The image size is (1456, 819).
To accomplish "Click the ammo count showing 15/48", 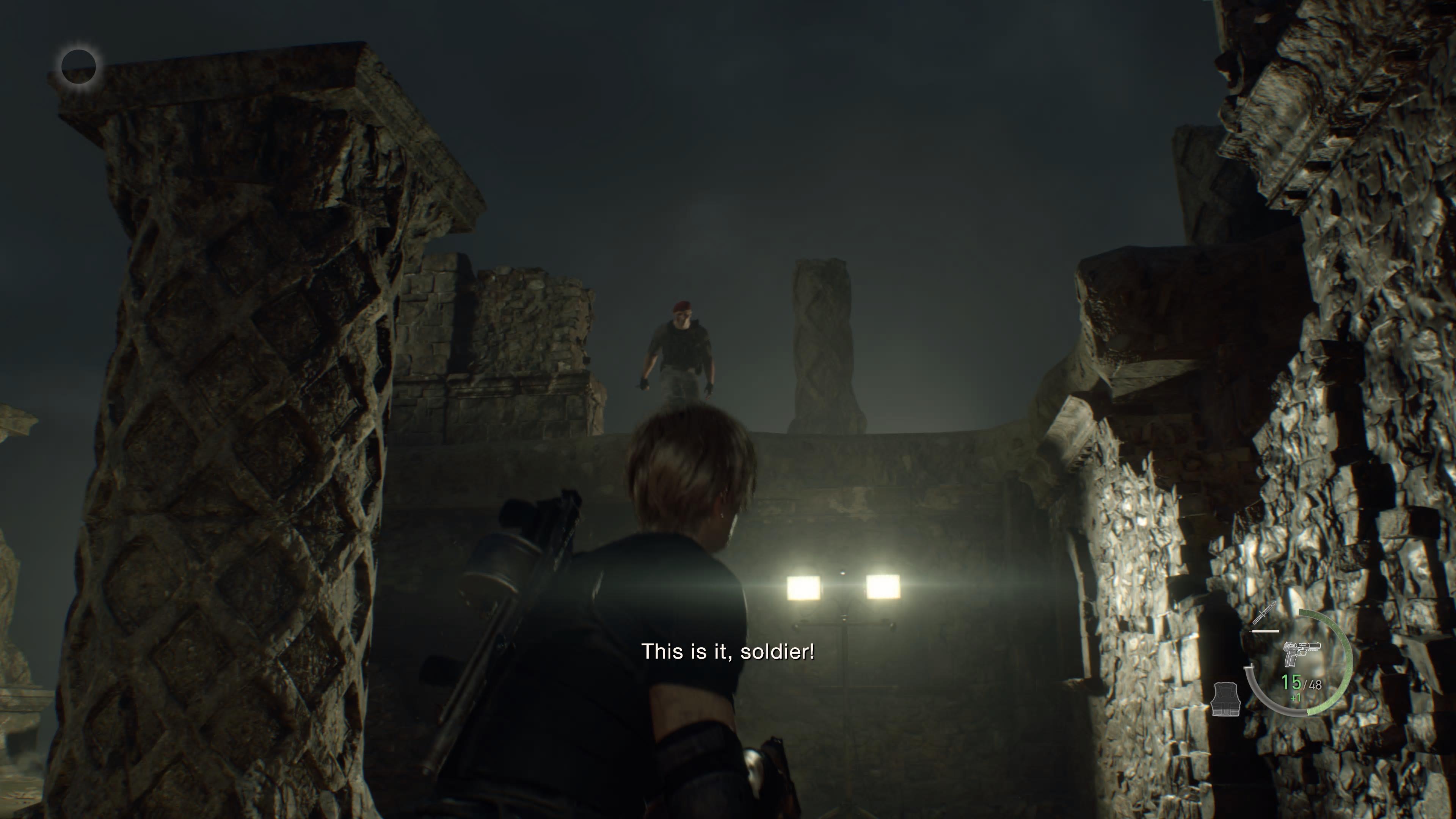I will 1302,683.
